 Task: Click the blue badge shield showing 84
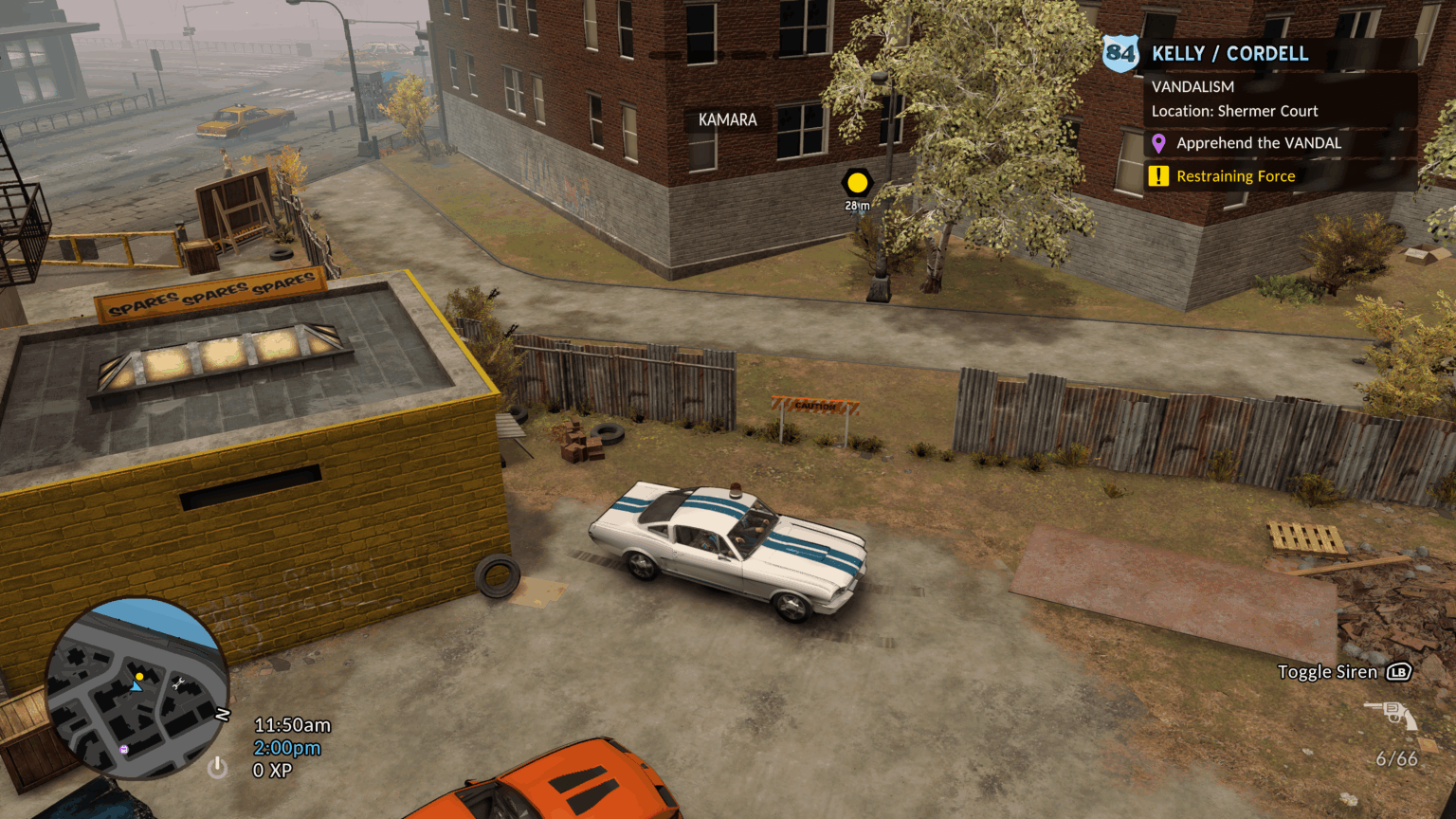pos(1119,53)
